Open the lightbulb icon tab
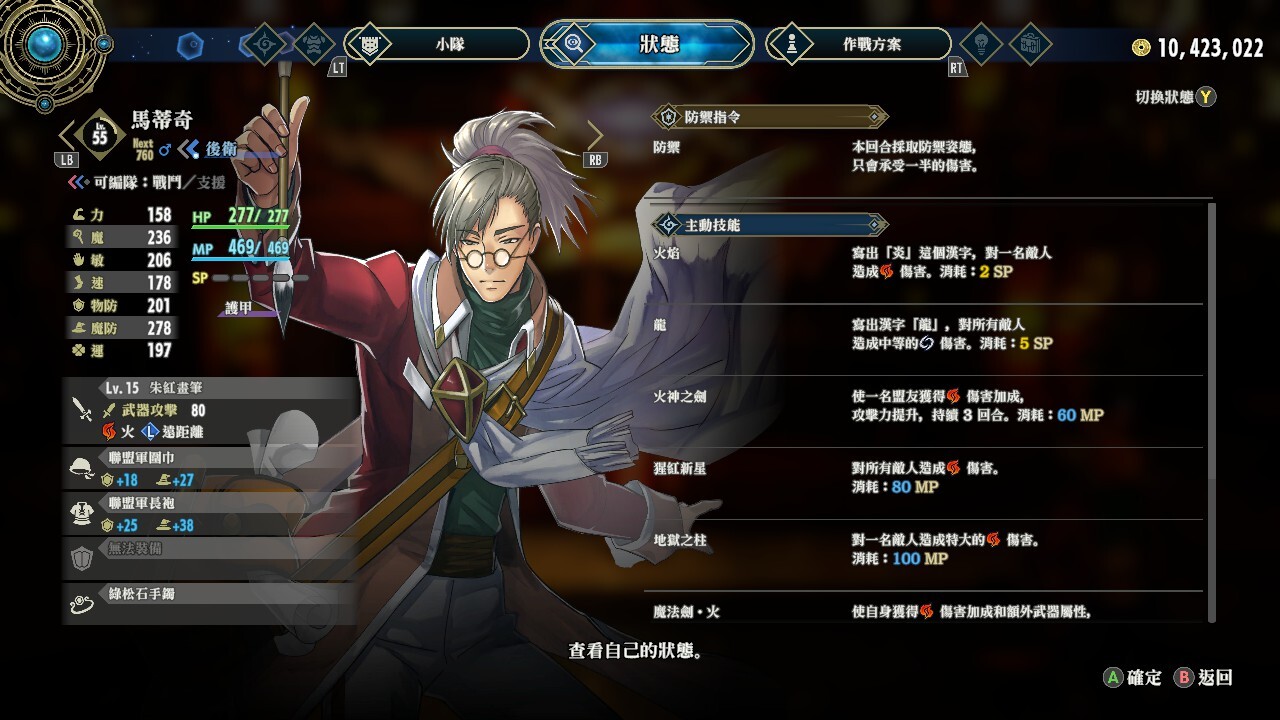1280x720 pixels. coord(980,44)
